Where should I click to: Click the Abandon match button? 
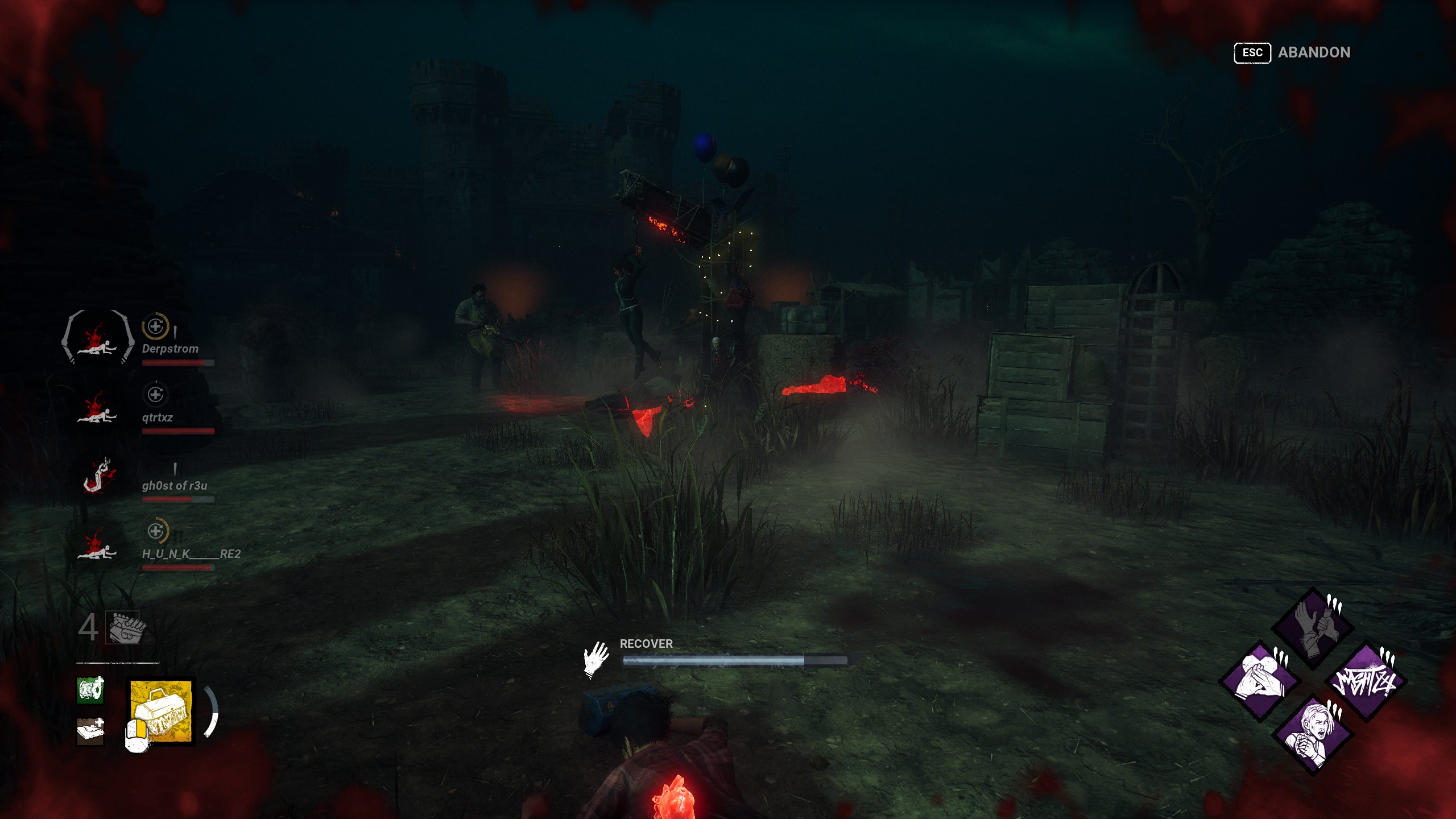(x=1292, y=53)
